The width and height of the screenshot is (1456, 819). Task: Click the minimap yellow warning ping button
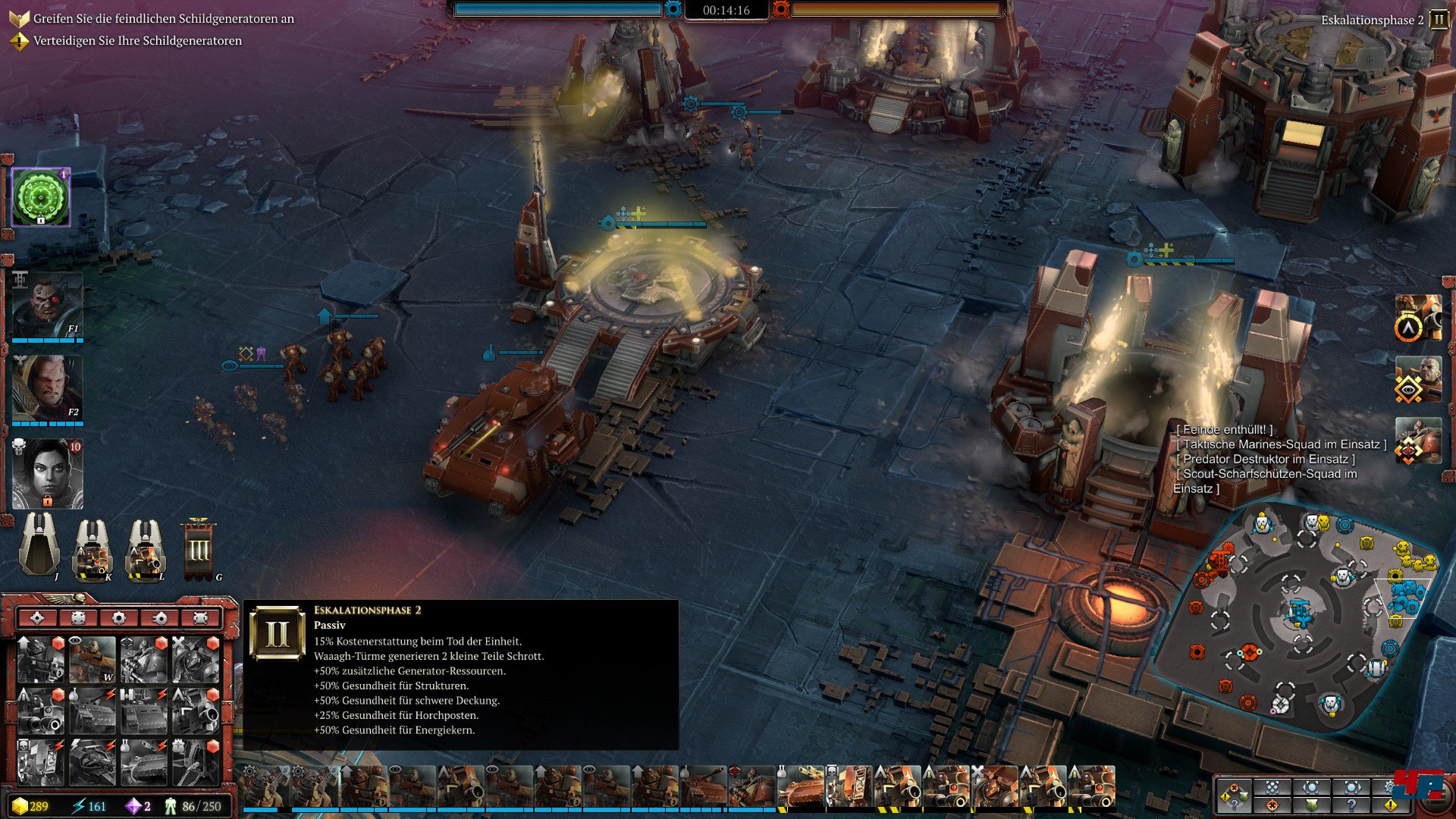[1391, 805]
